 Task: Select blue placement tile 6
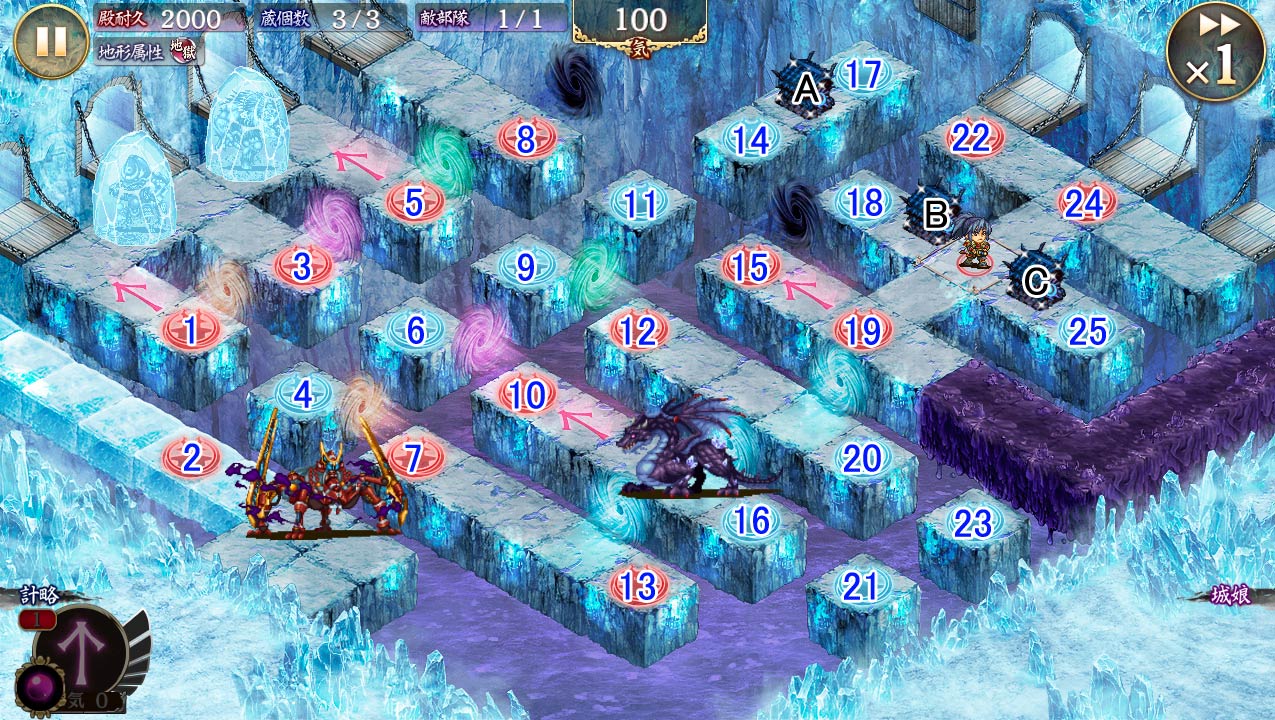pos(416,329)
